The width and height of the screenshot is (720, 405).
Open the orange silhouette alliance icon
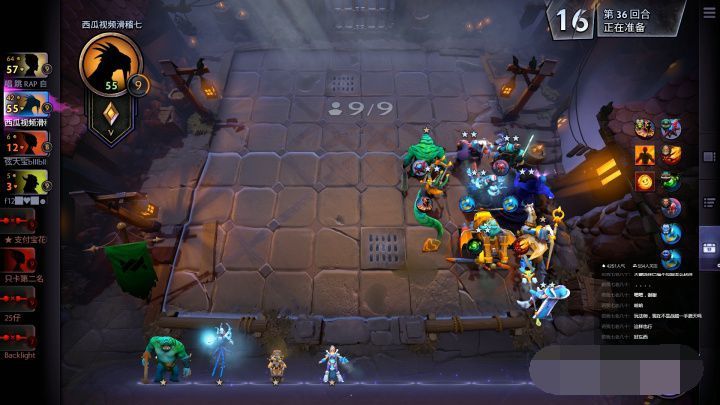643,155
